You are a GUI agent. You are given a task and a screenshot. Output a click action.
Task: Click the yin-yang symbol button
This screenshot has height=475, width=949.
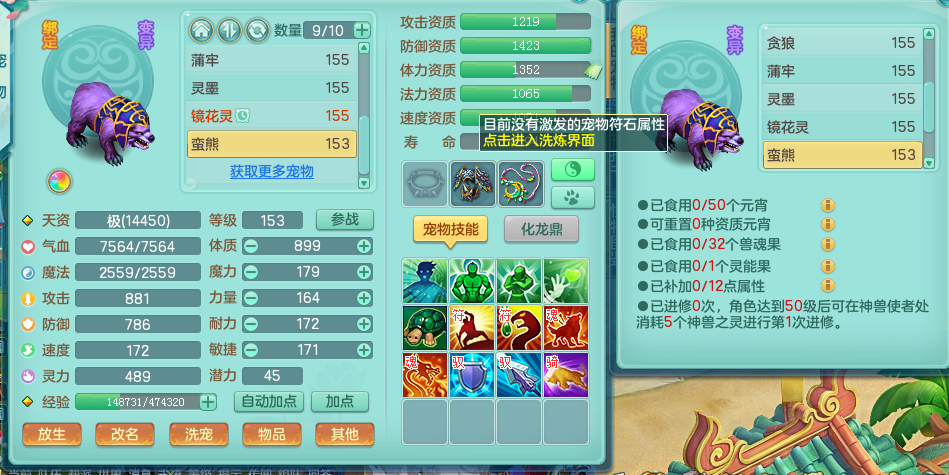(x=573, y=168)
